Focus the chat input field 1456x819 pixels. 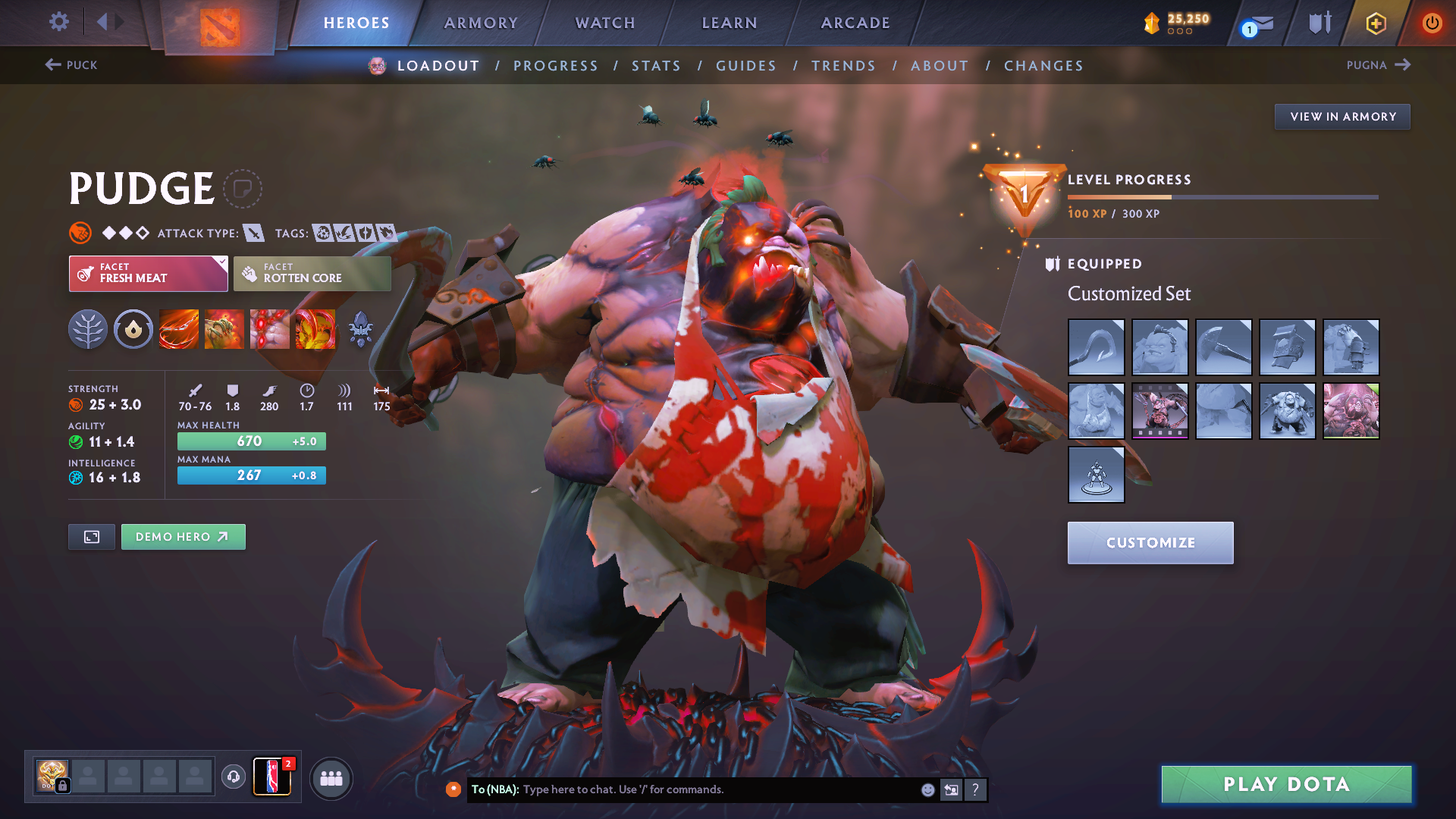point(720,789)
